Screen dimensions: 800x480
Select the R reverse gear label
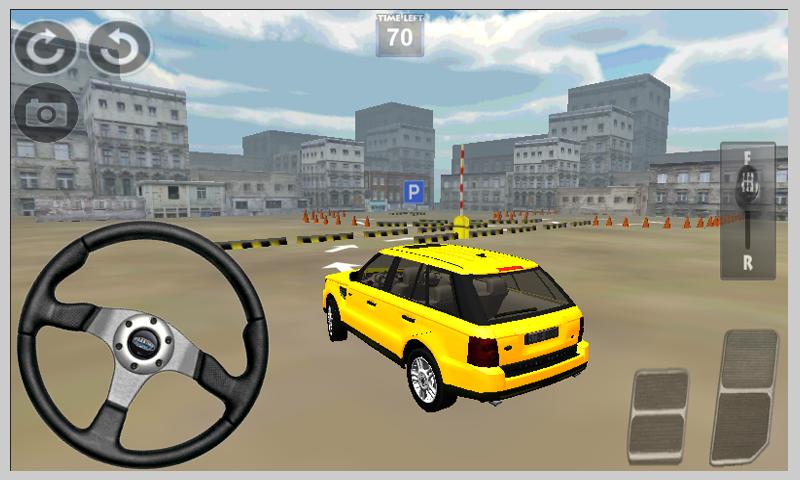click(747, 262)
